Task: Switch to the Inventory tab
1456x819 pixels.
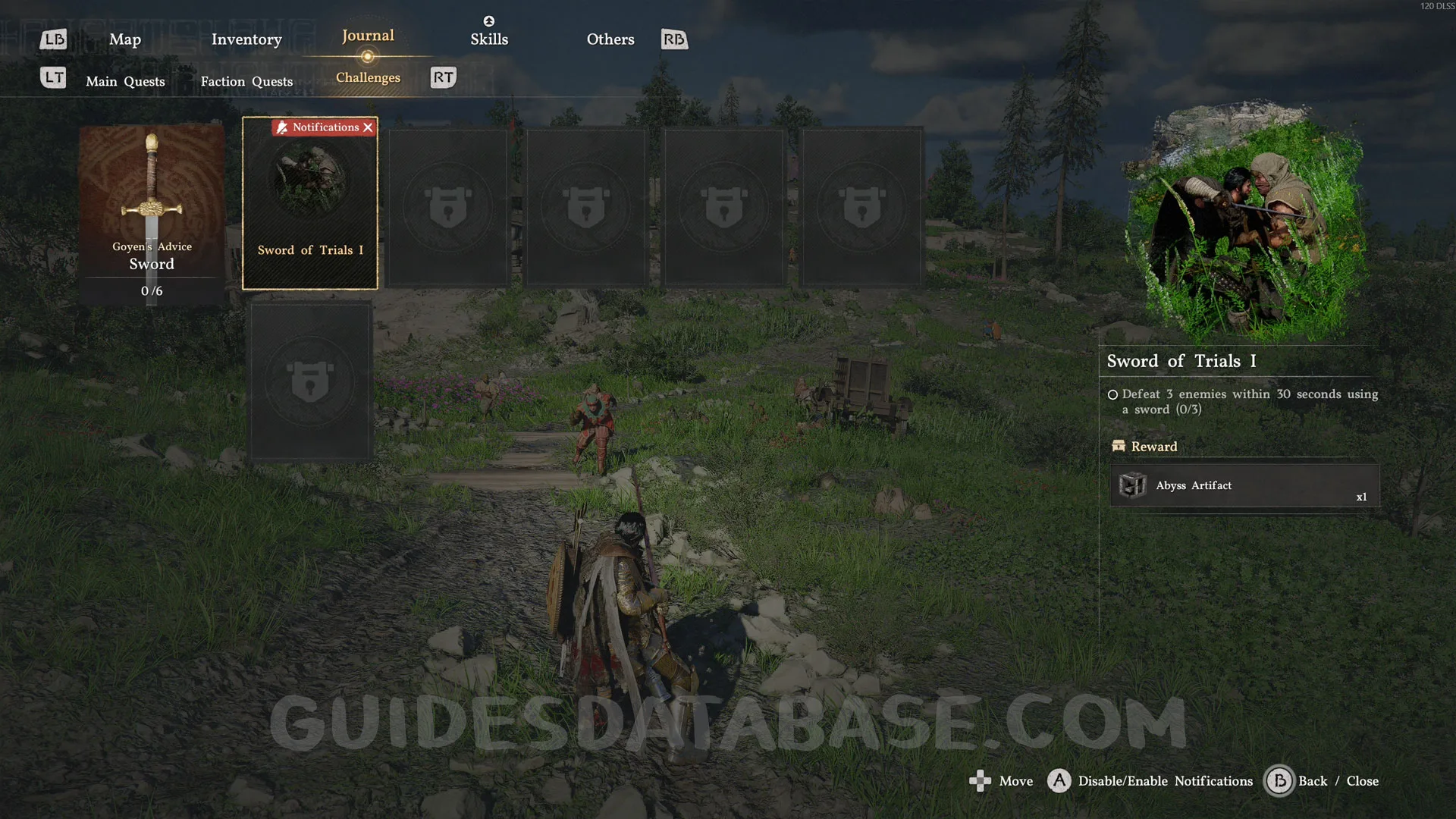Action: click(246, 39)
